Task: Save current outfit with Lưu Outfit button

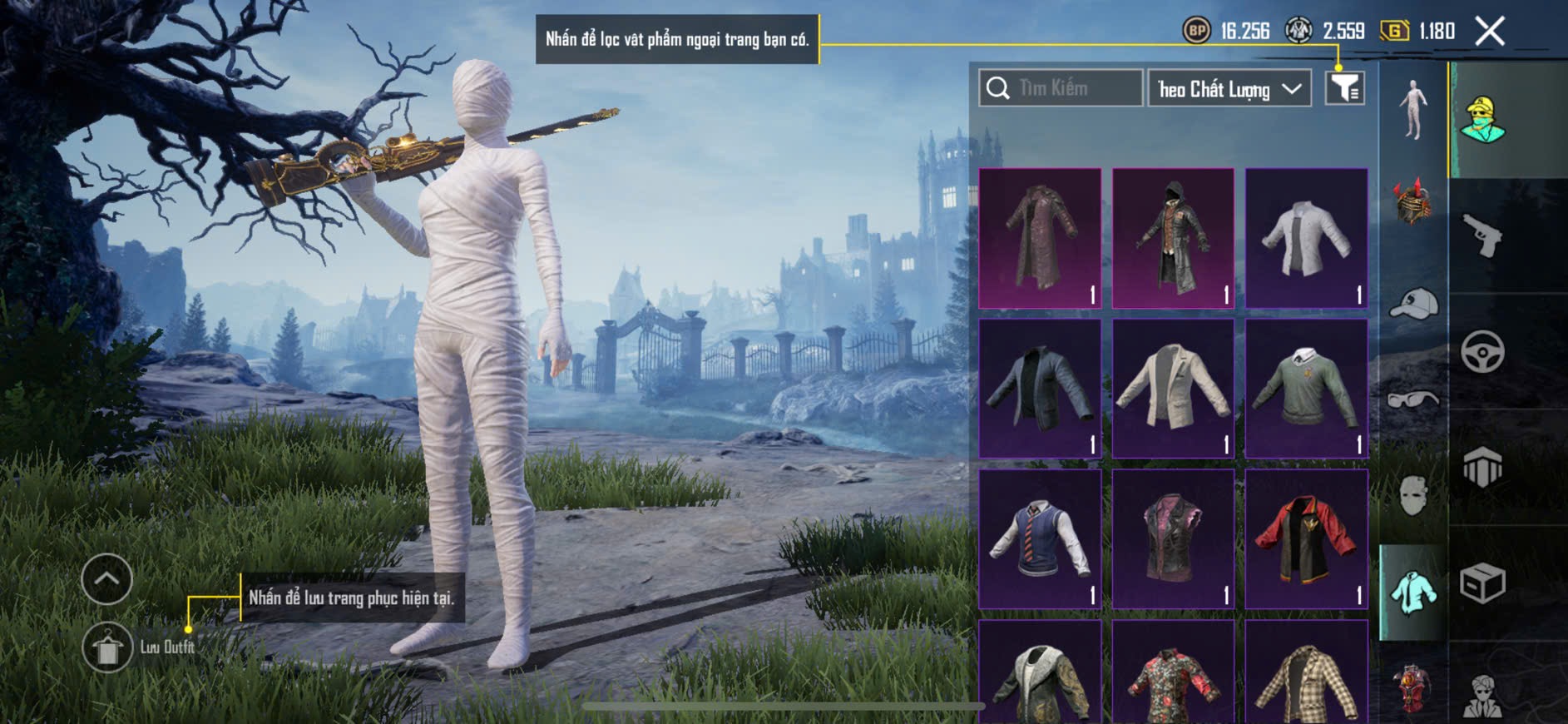Action: pos(108,647)
